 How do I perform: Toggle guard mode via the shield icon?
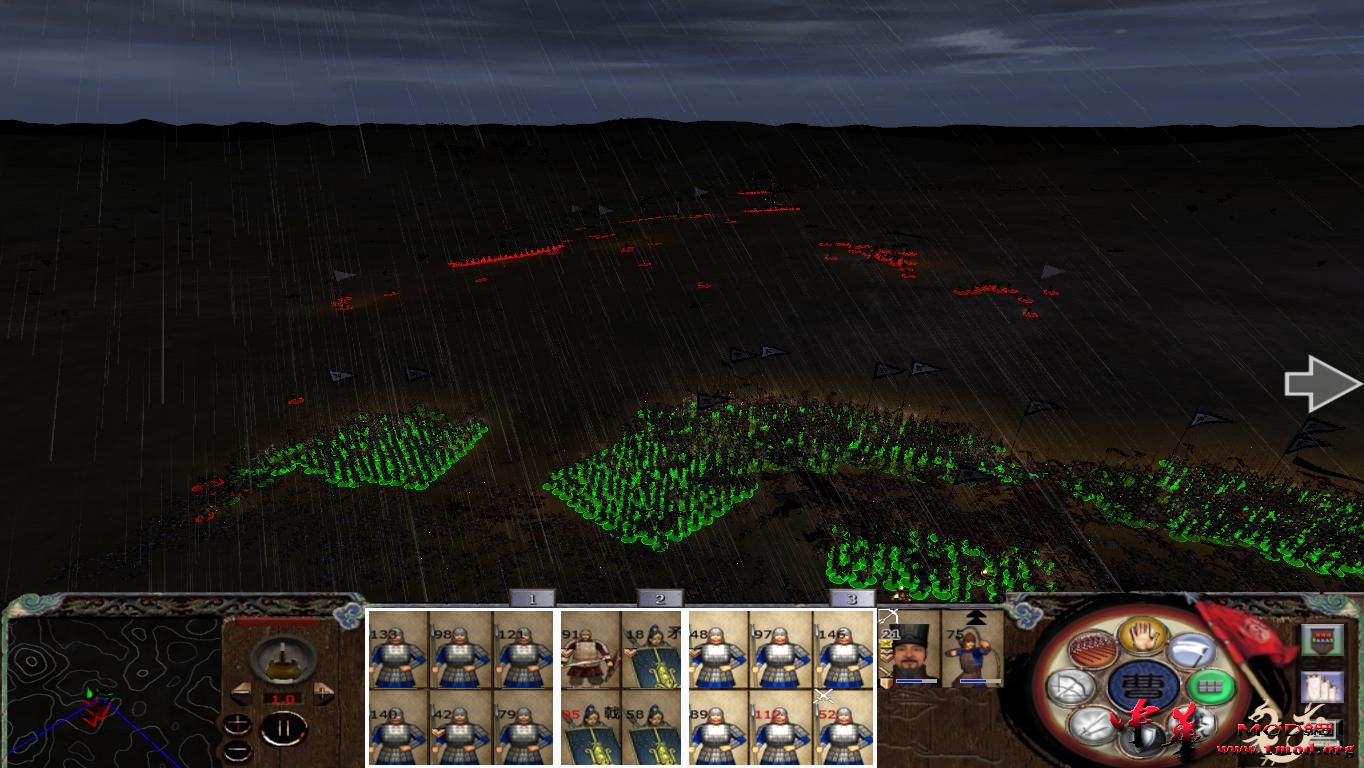click(1139, 738)
